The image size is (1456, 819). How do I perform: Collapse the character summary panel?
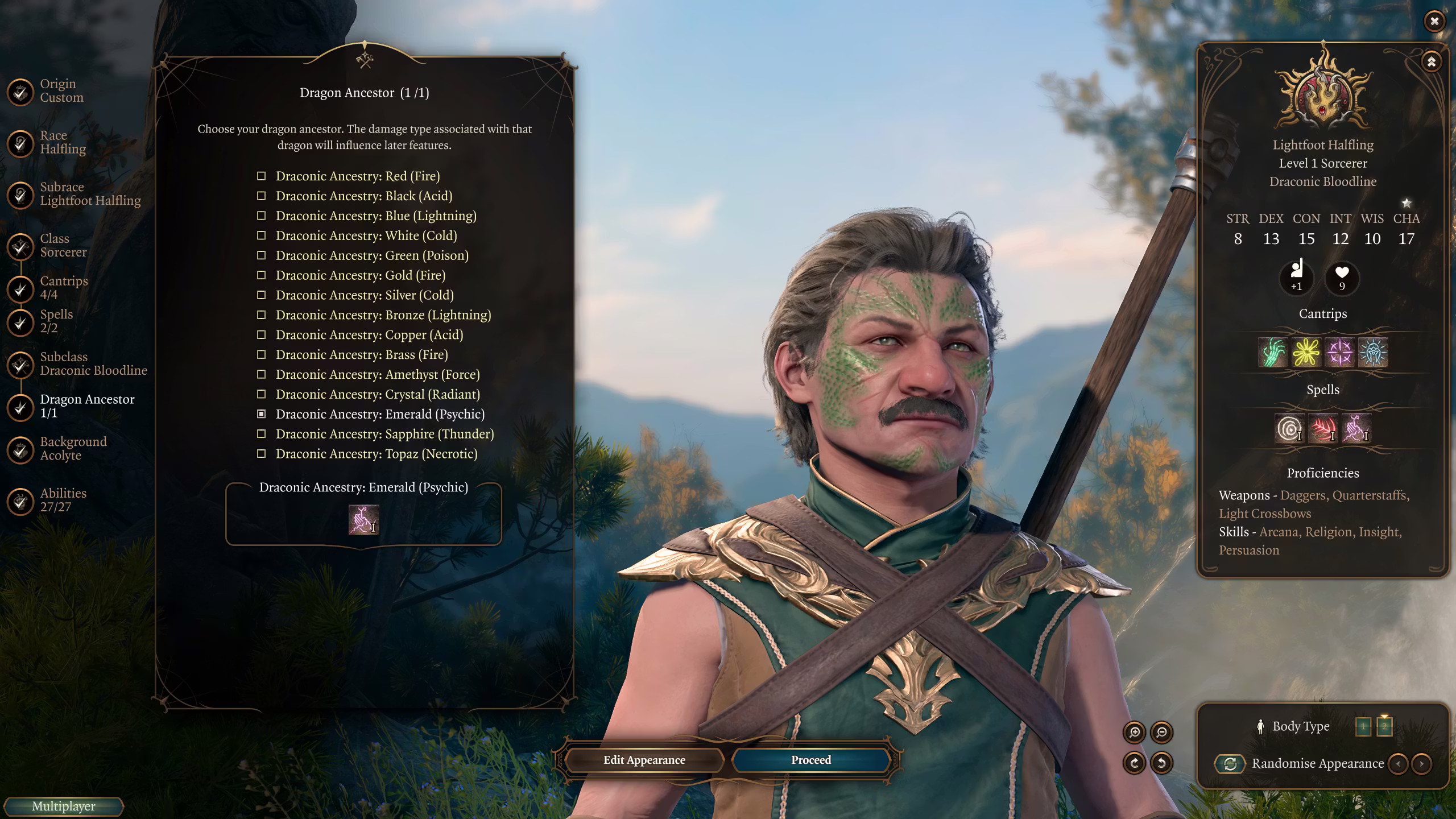click(x=1431, y=61)
